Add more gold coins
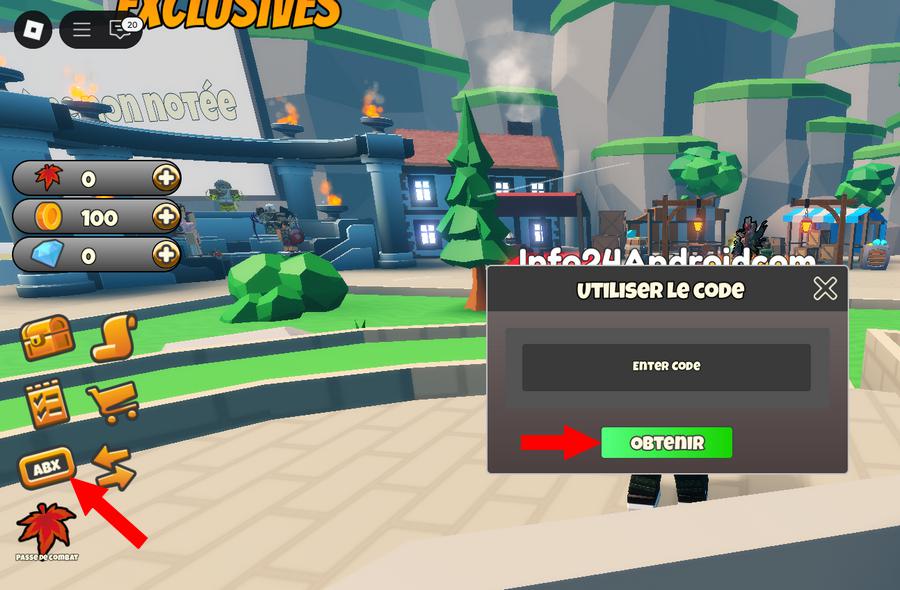This screenshot has width=900, height=590. 165,217
